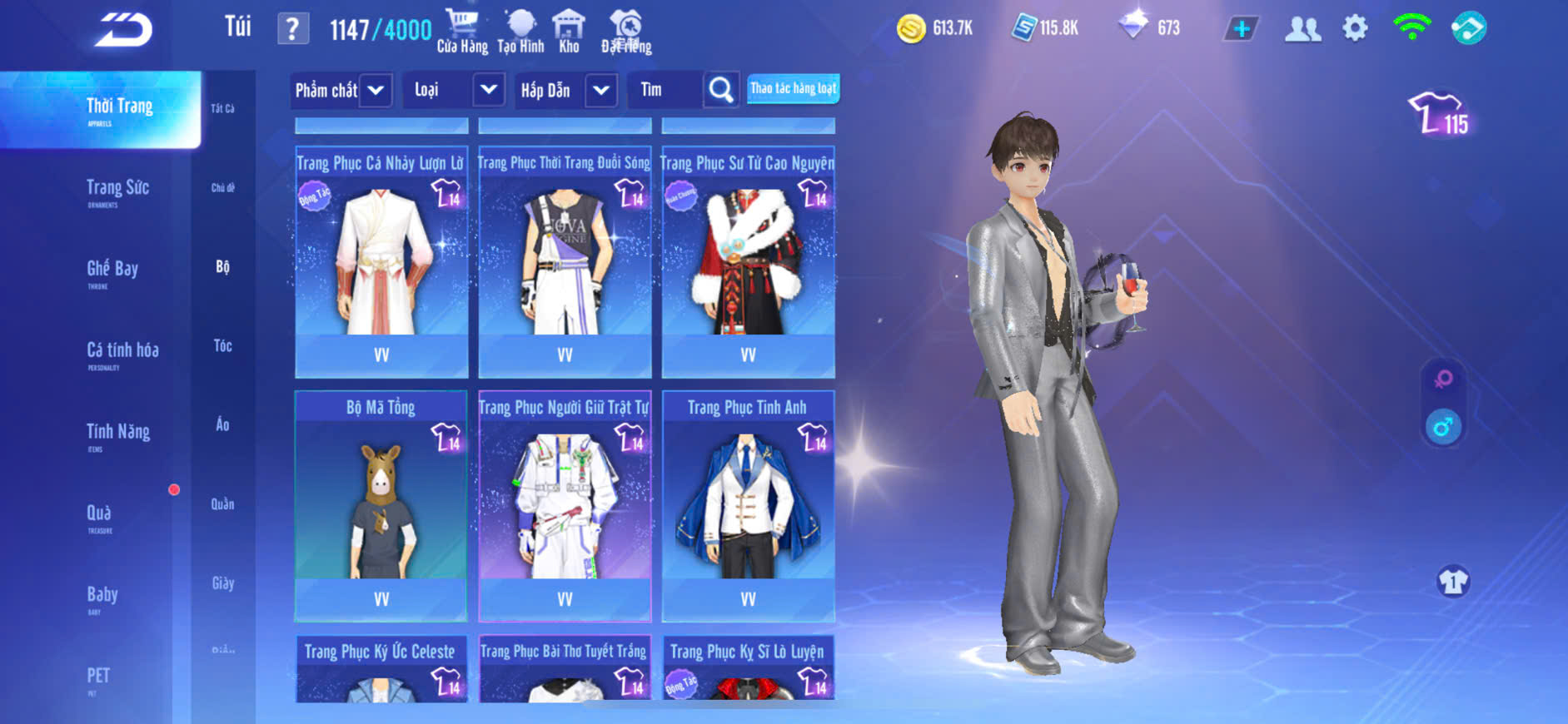Open the Kho storage icon
This screenshot has height=724, width=1568.
click(569, 32)
